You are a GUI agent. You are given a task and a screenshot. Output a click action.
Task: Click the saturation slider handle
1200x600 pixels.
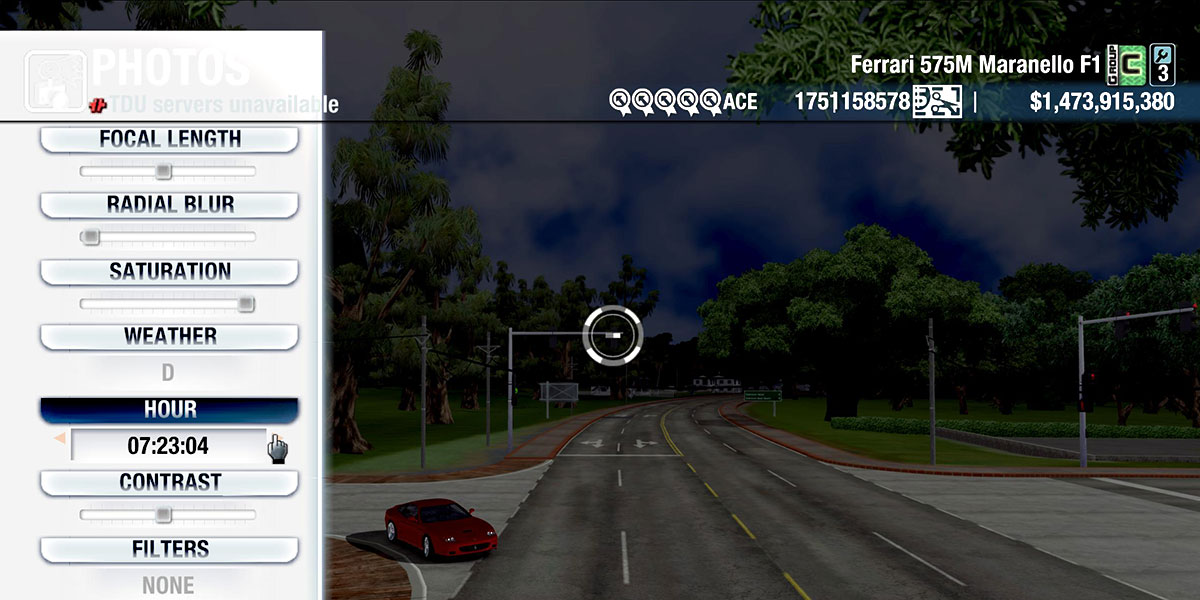[246, 303]
